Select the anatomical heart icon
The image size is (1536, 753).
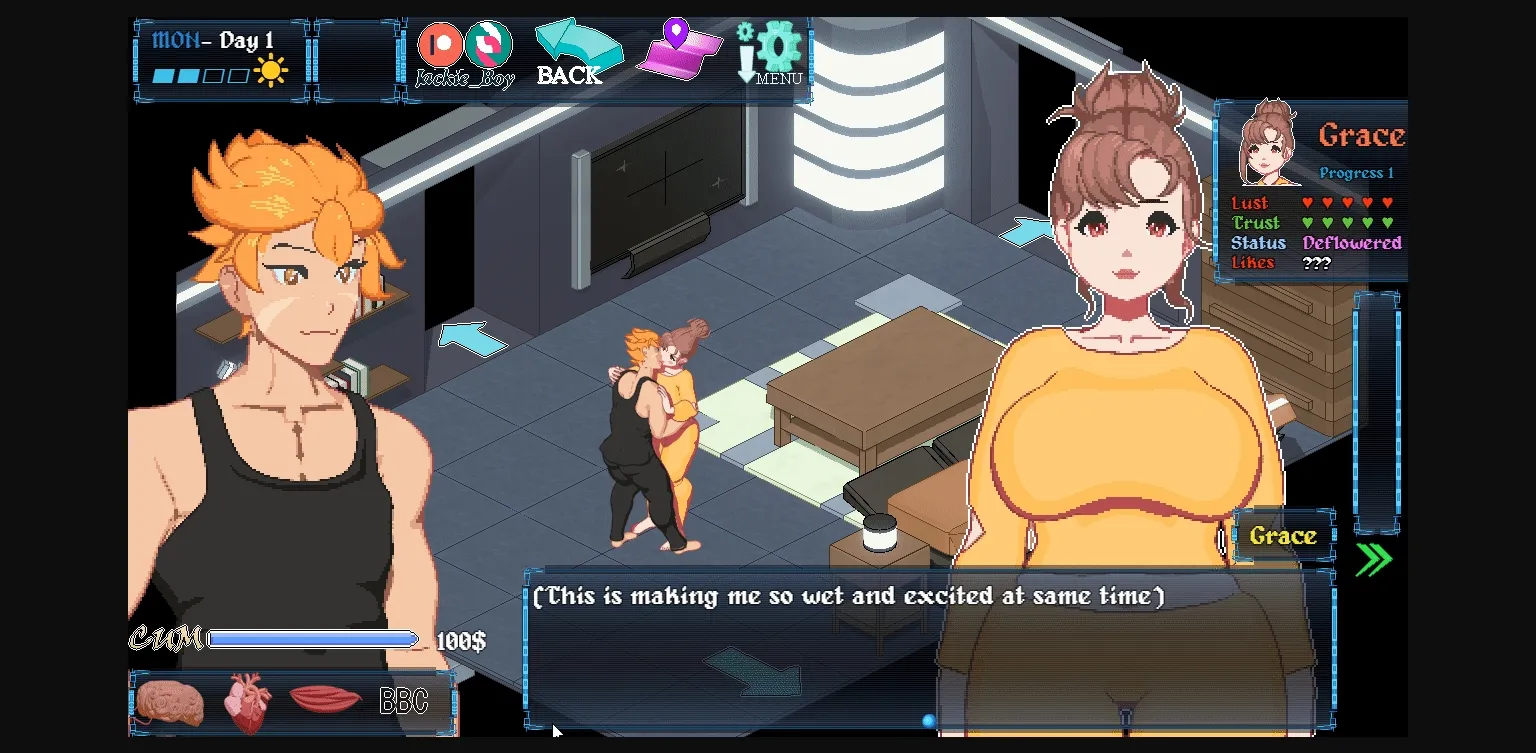[245, 702]
